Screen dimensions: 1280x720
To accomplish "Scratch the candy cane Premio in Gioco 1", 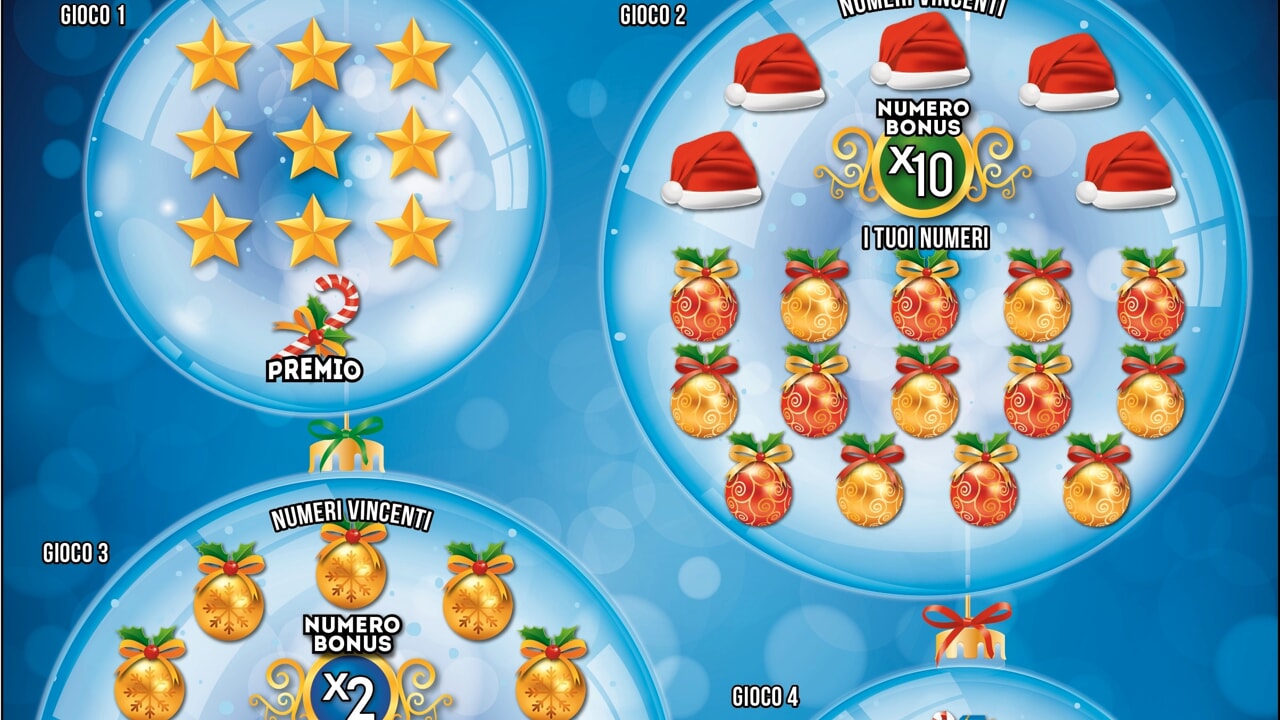I will coord(316,320).
